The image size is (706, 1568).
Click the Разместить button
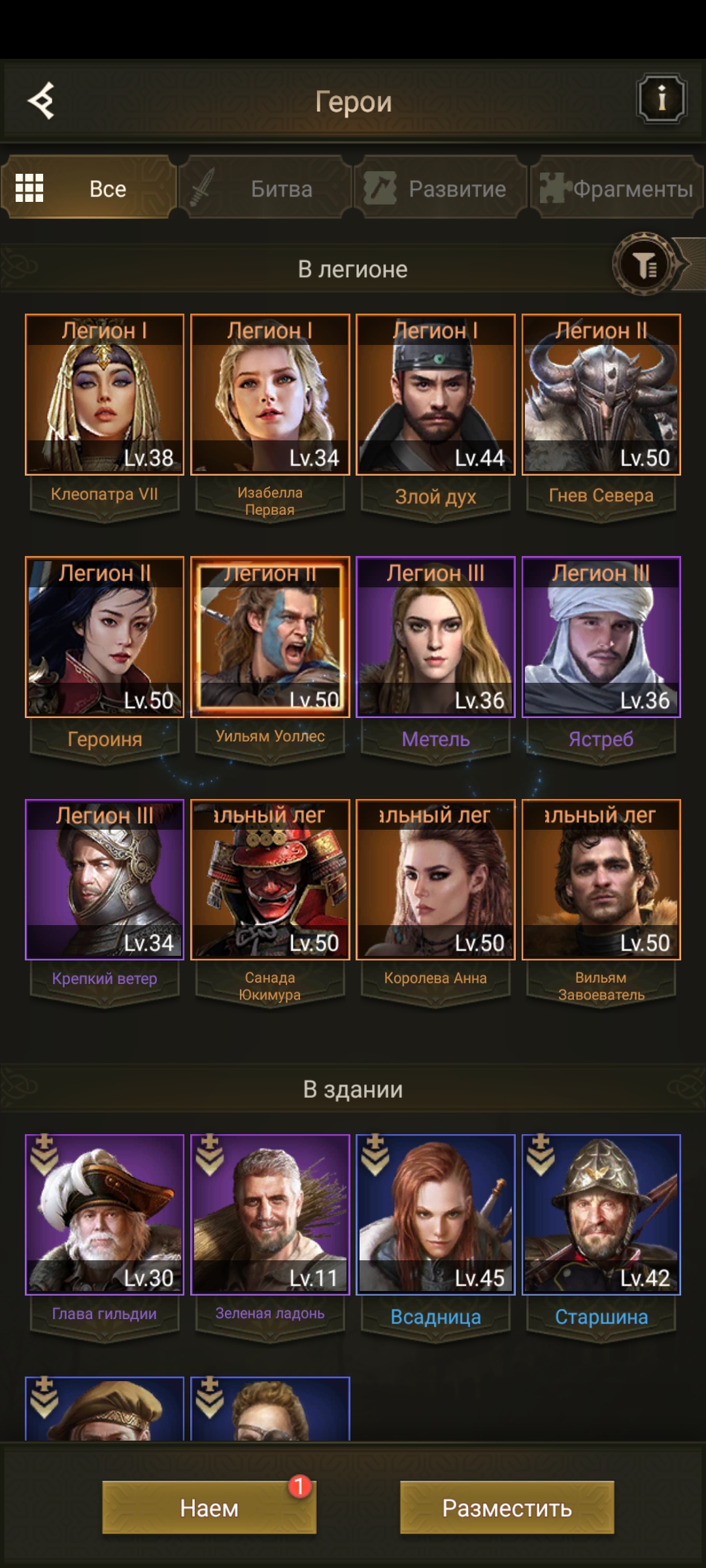pos(507,1507)
